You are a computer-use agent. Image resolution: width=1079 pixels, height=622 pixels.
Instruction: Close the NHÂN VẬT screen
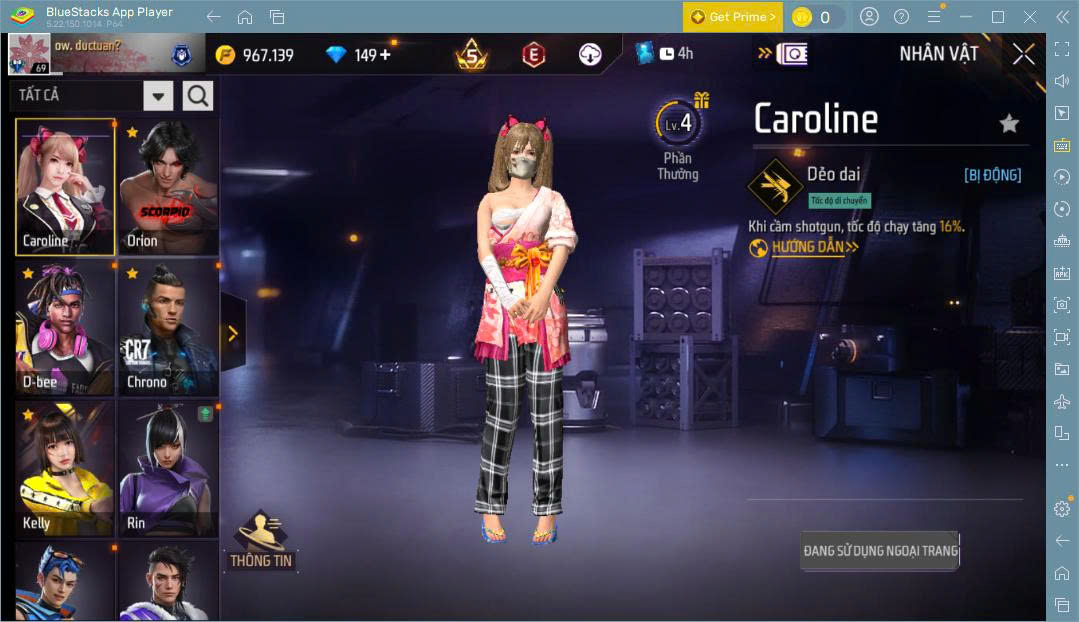(1023, 54)
